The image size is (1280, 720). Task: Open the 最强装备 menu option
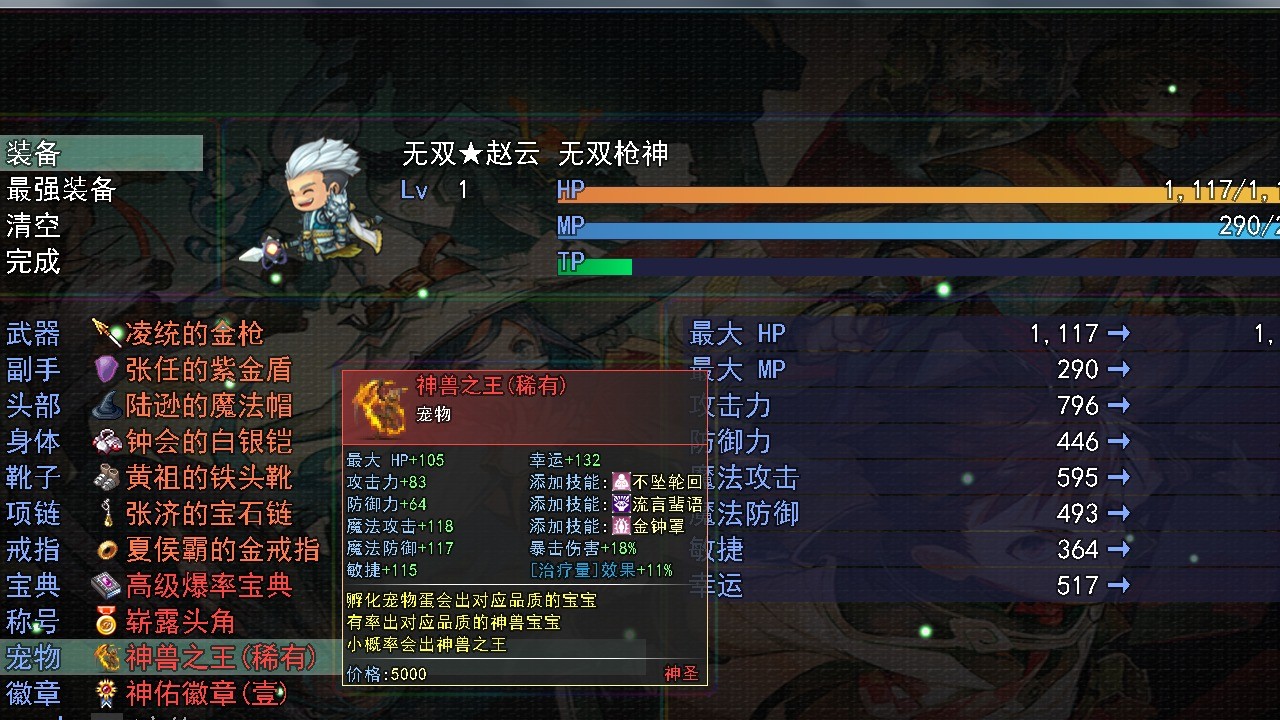pos(58,190)
